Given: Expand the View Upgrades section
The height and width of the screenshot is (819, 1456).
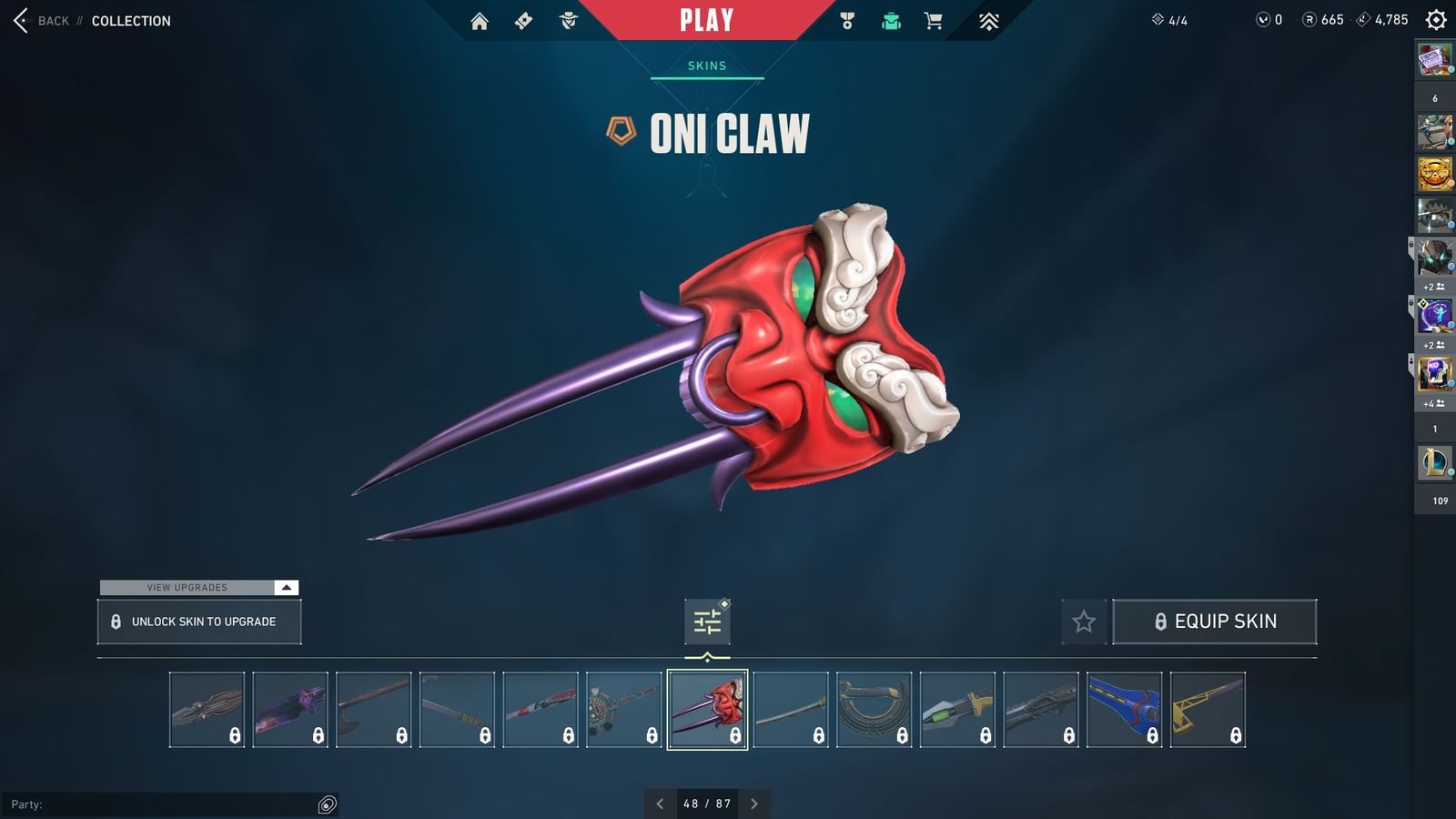Looking at the screenshot, I should tap(187, 587).
